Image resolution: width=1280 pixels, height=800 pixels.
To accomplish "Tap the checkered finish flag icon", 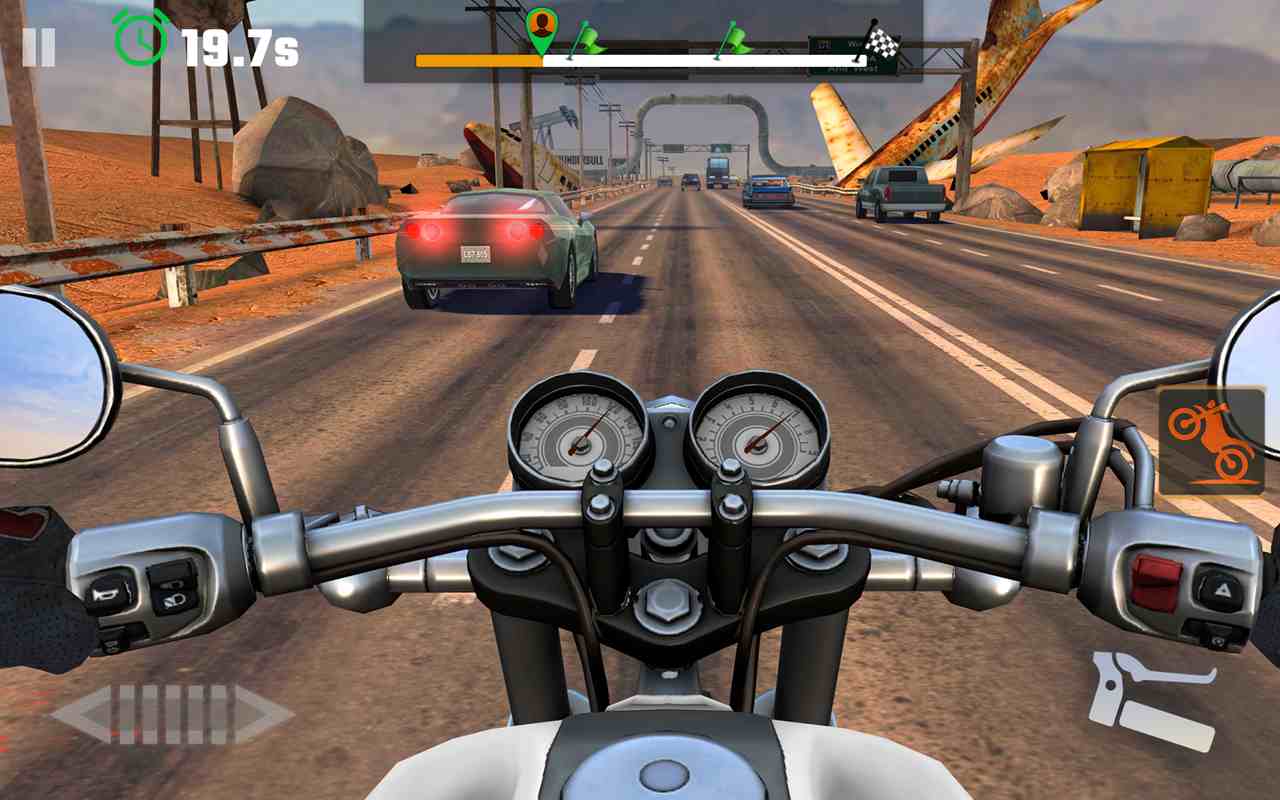I will pyautogui.click(x=882, y=40).
